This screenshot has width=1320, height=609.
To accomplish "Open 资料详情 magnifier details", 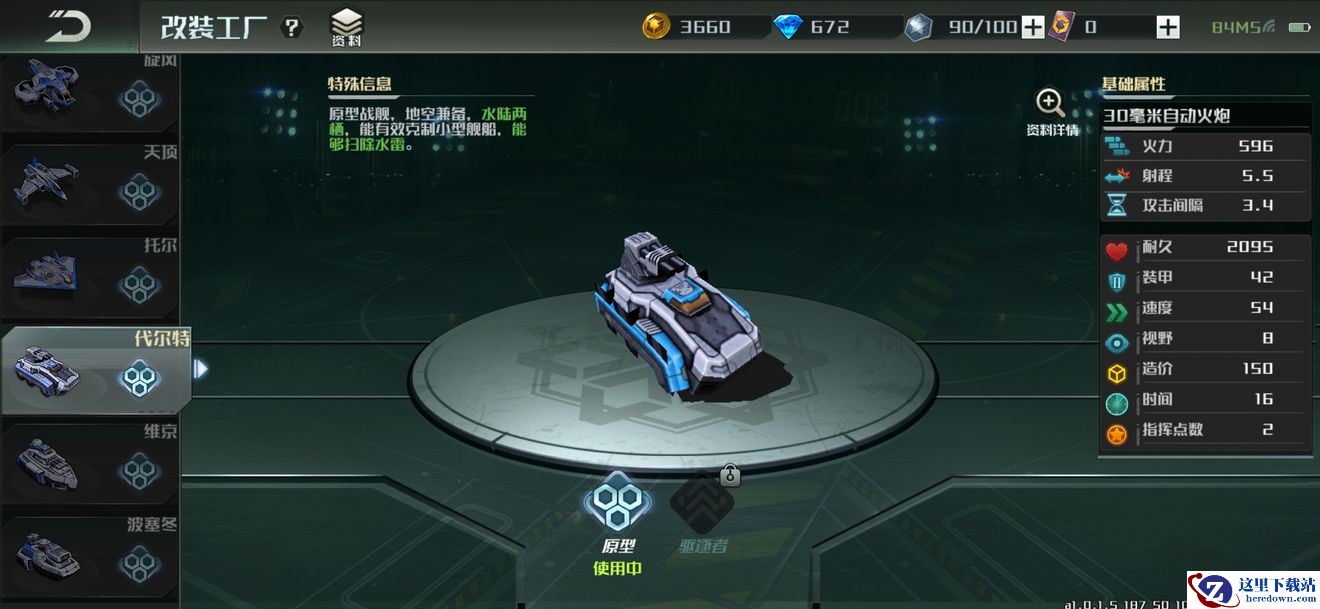I will click(x=1051, y=113).
